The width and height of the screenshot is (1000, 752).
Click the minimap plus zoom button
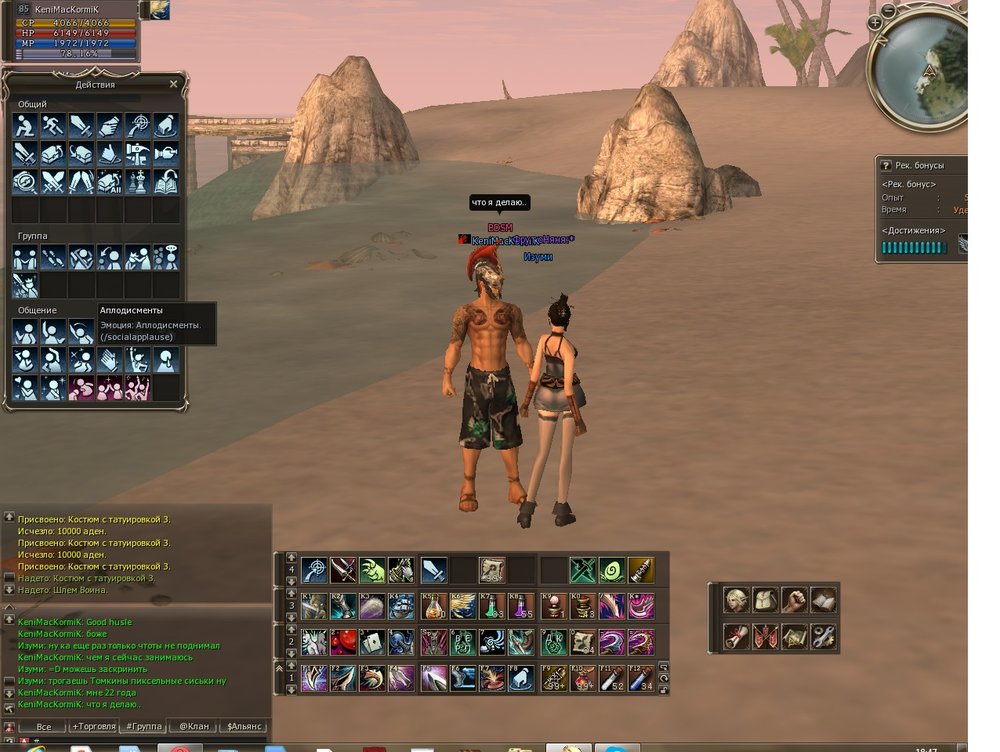(875, 22)
